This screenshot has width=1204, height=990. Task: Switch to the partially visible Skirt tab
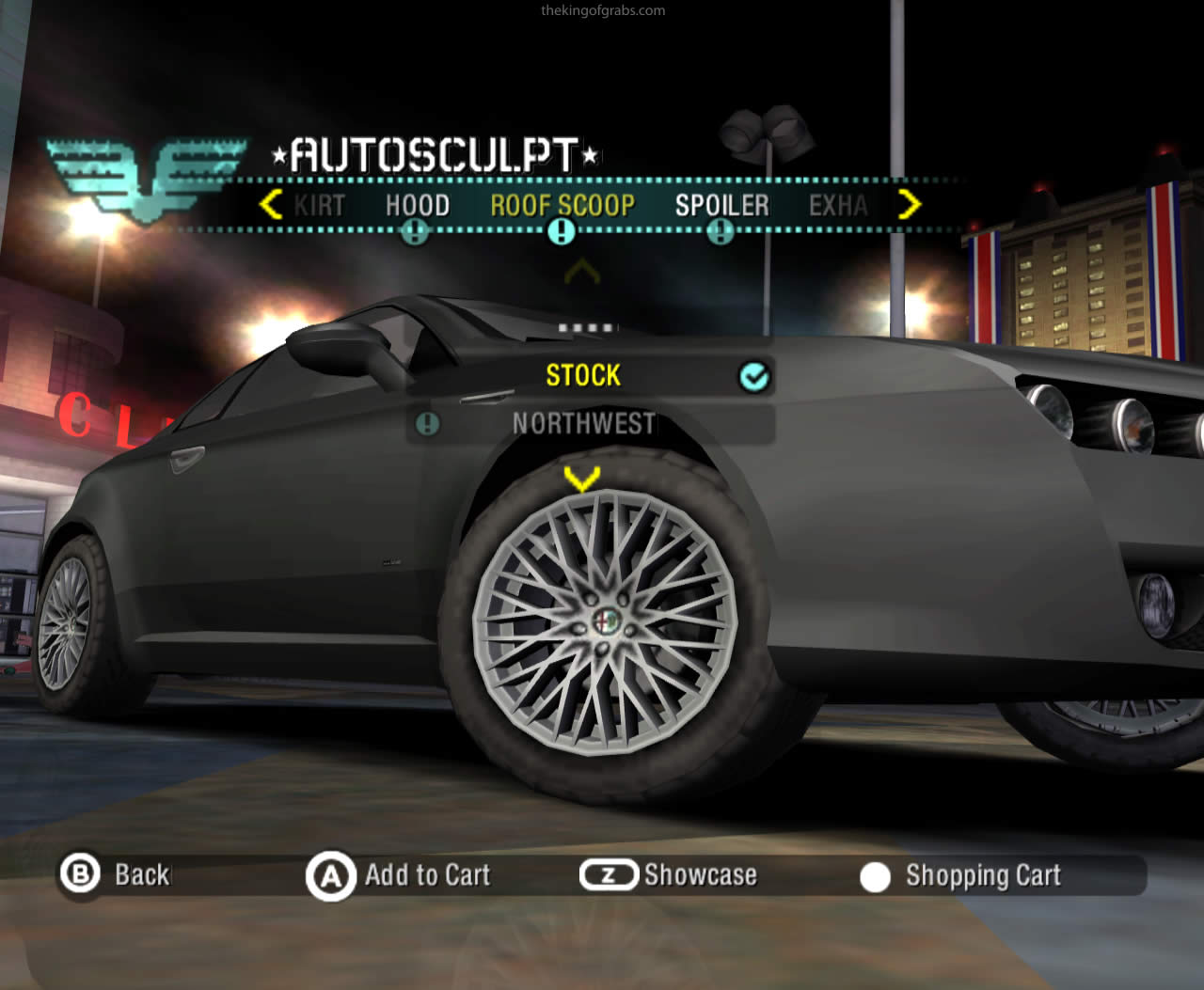(320, 205)
